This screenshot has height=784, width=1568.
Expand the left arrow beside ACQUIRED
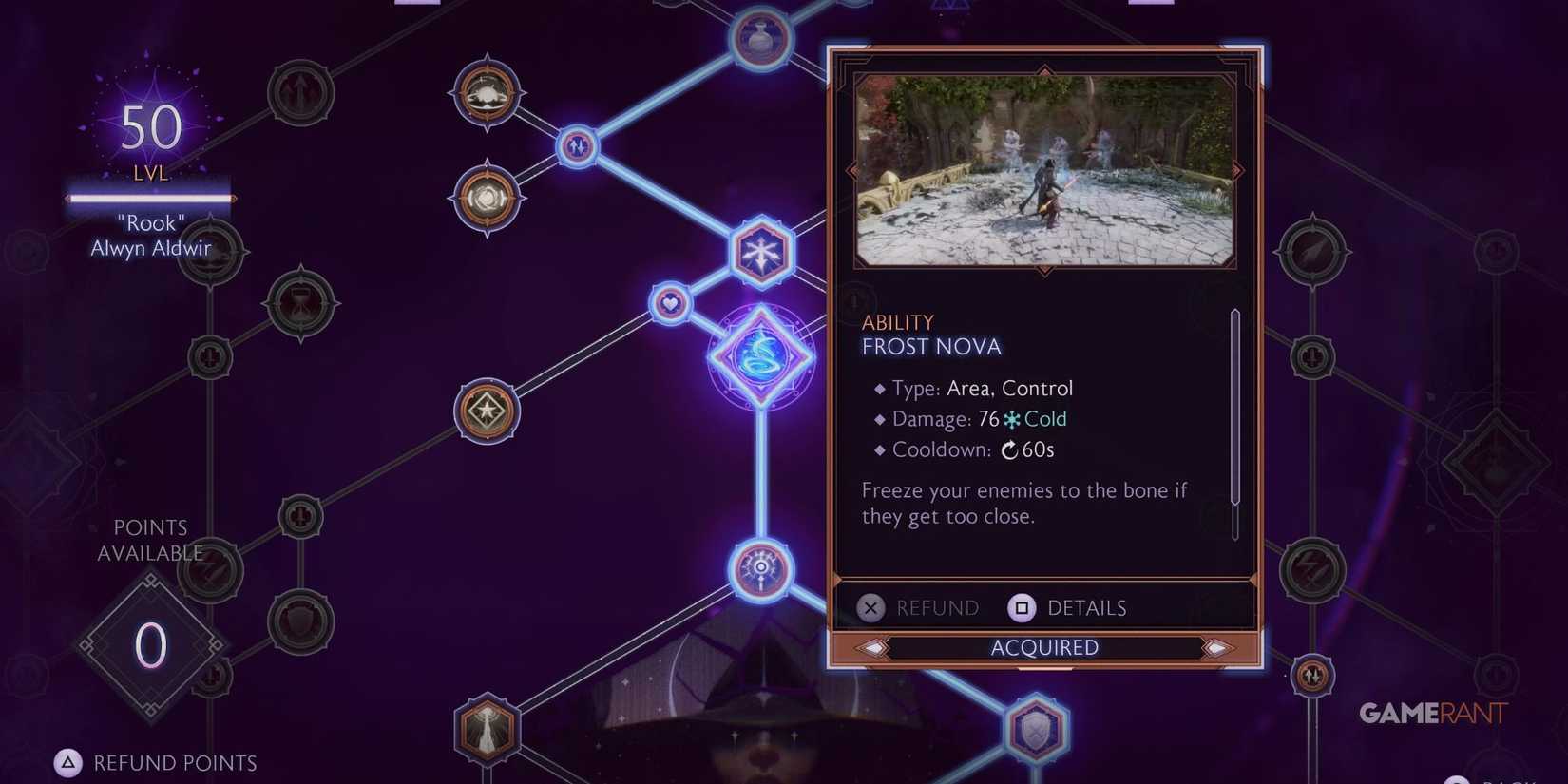[874, 647]
